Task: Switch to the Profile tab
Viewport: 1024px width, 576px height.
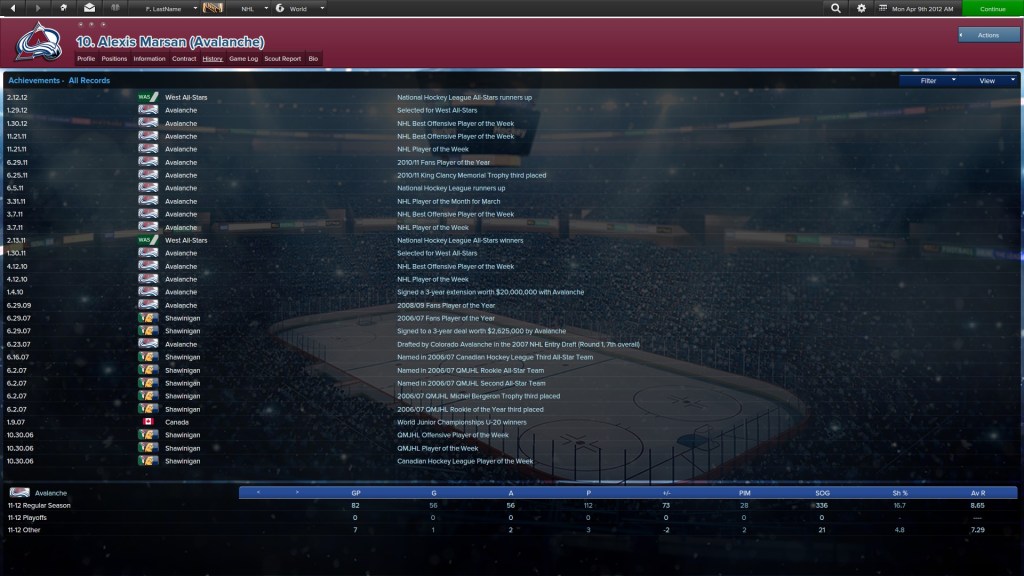Action: (x=86, y=59)
